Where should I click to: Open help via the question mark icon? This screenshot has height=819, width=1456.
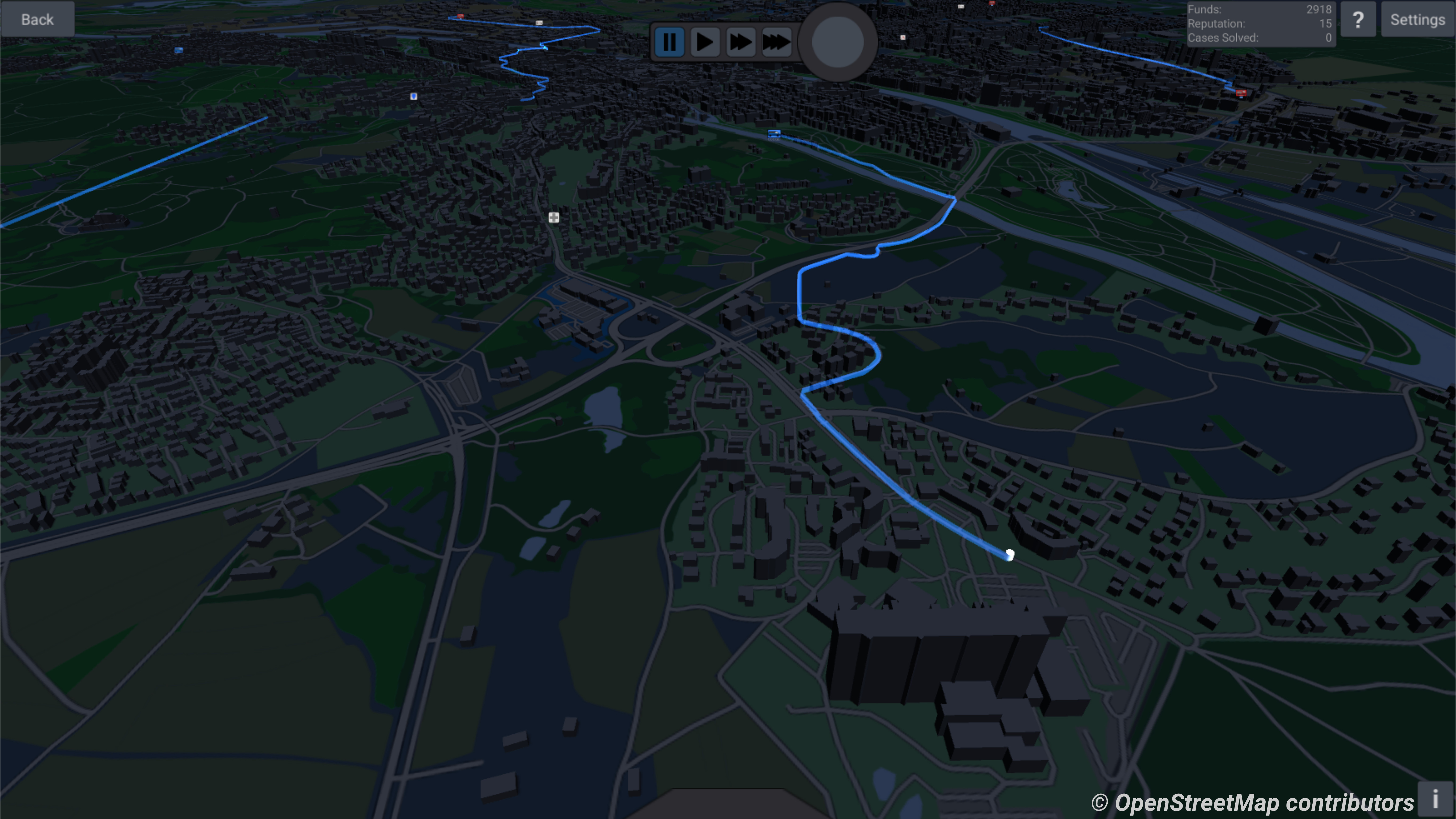(1358, 19)
